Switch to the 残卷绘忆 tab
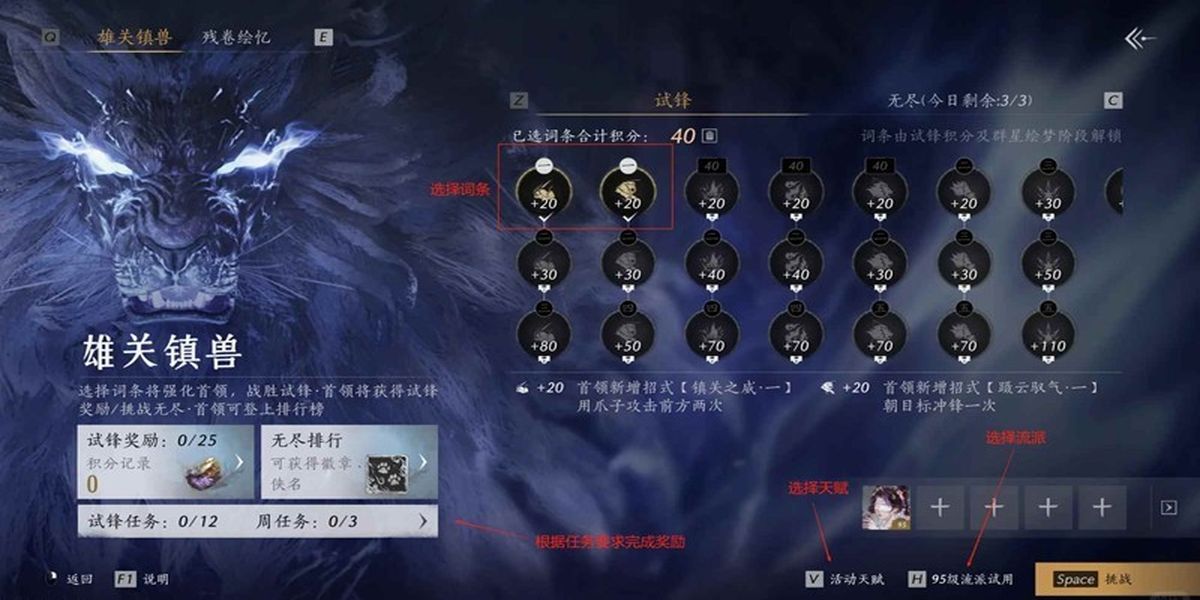 (x=236, y=38)
